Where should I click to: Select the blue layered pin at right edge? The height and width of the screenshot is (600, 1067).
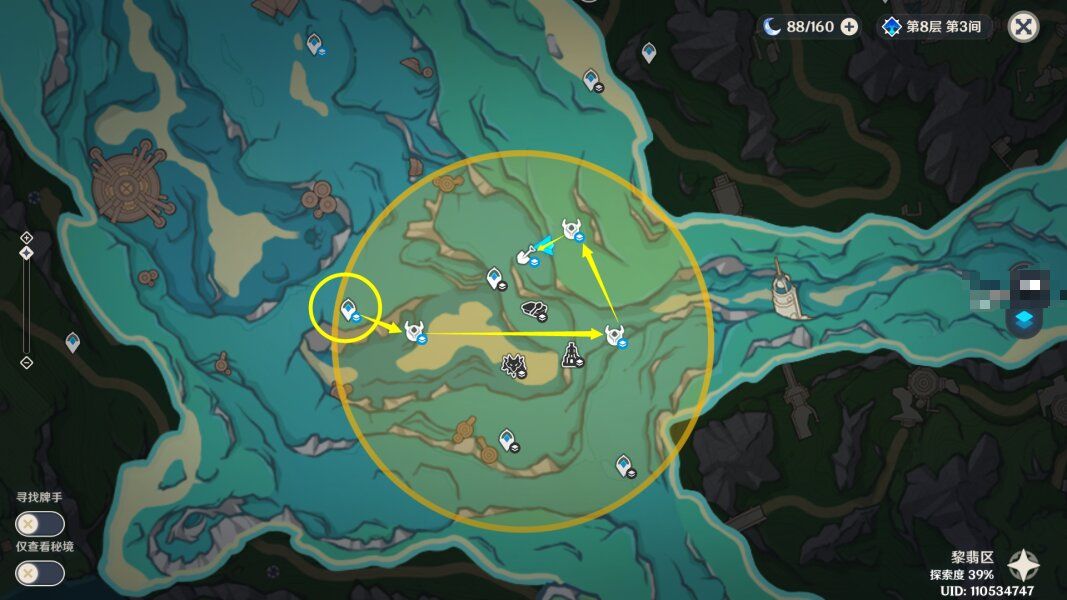point(1024,320)
